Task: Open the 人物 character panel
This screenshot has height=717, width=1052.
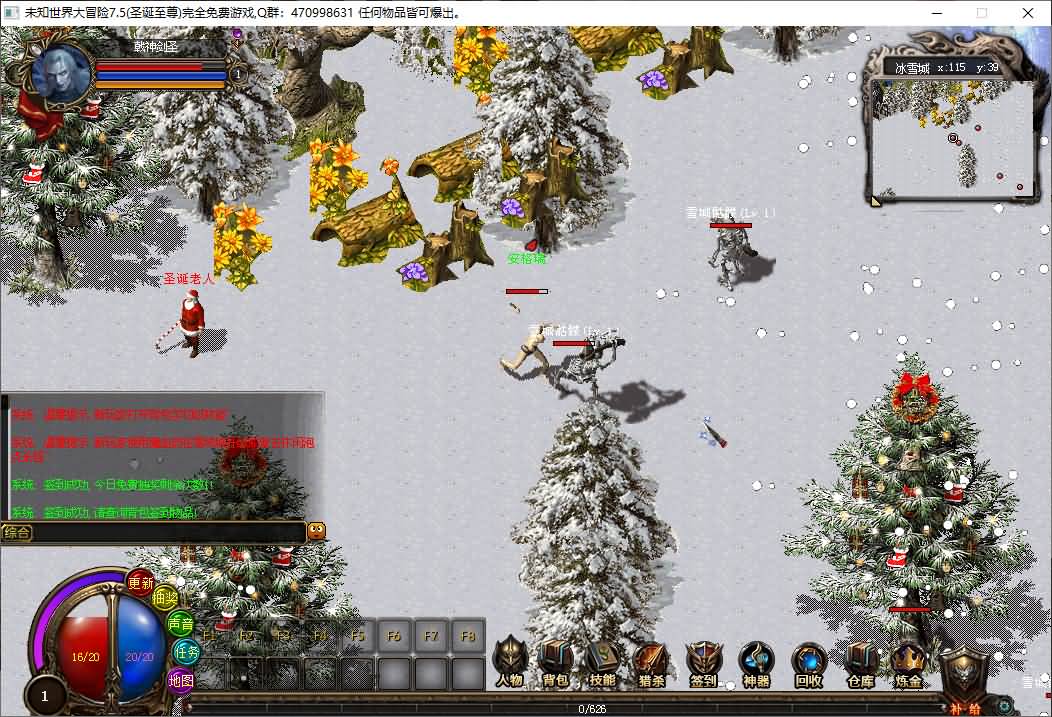Action: (x=509, y=662)
